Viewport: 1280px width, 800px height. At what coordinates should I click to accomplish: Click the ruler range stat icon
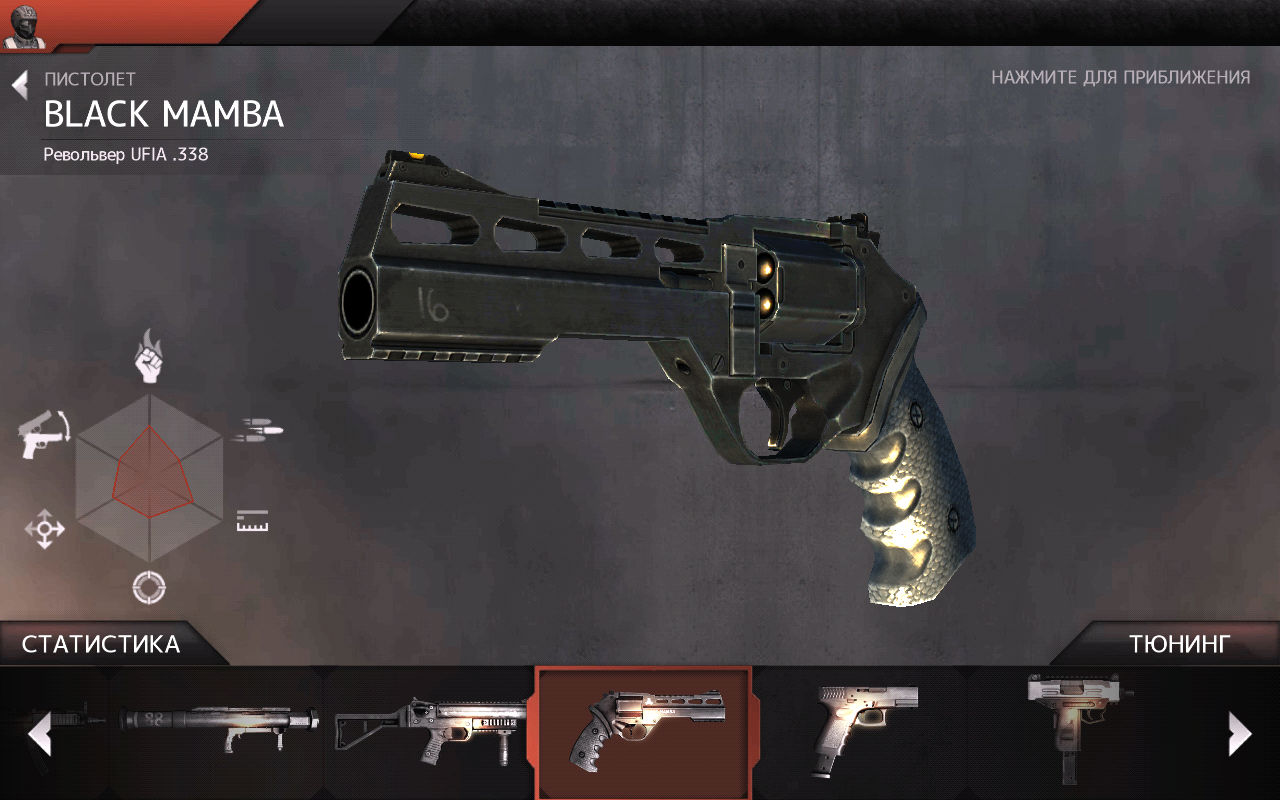coord(252,521)
